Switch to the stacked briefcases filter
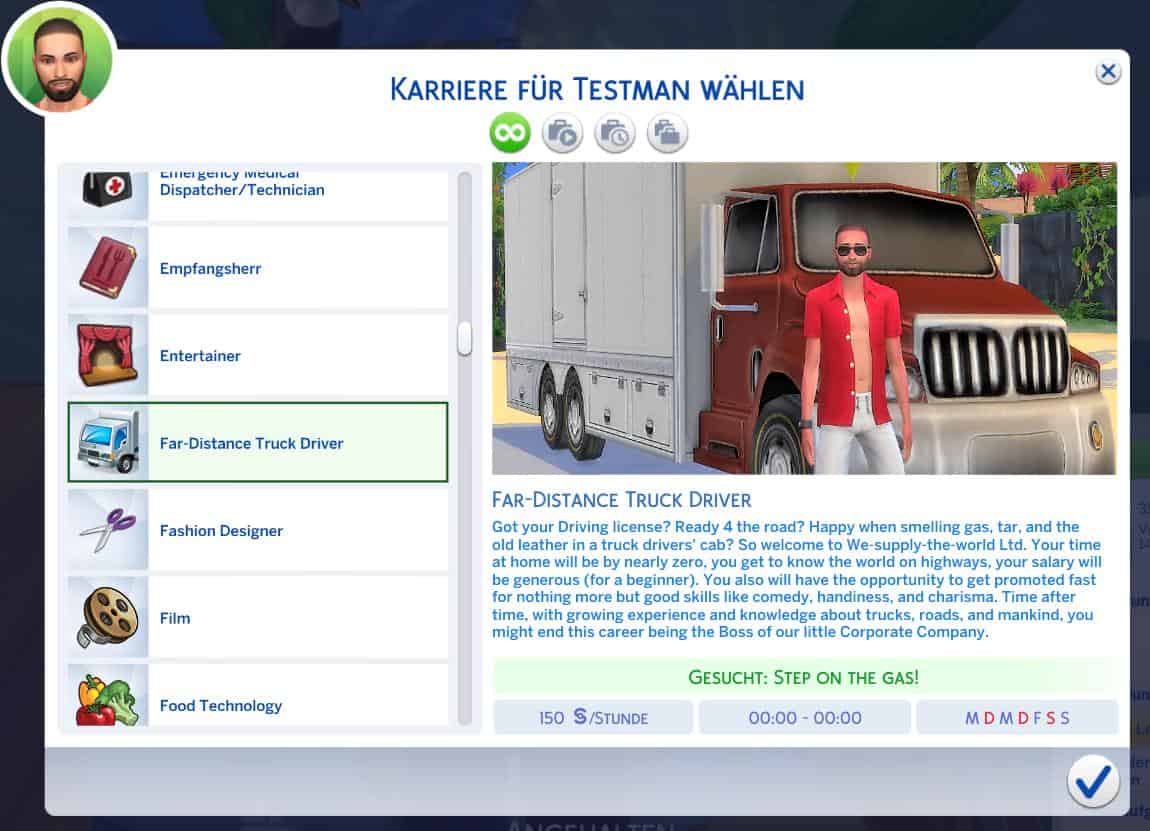Screen dimensions: 1150x831 [667, 133]
